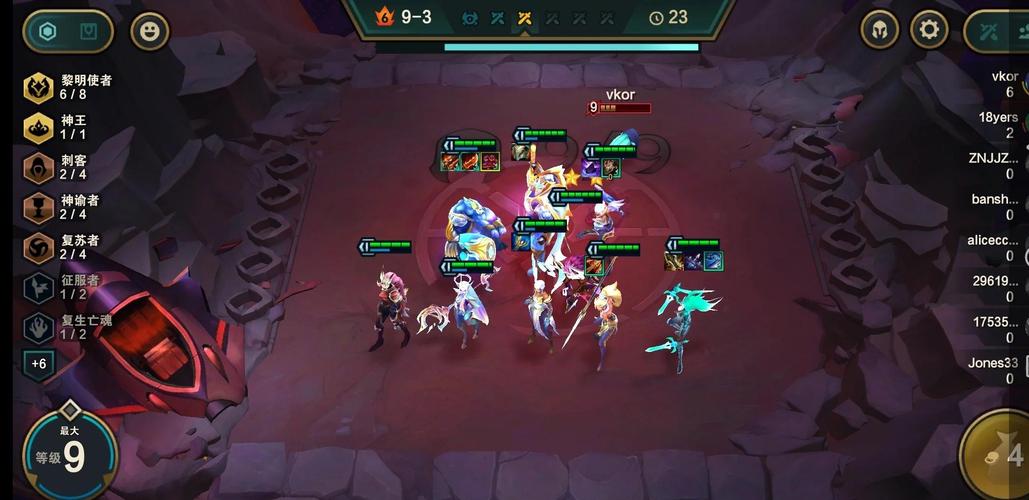Select the hexagon trait view toggle
The width and height of the screenshot is (1029, 500).
click(x=47, y=31)
